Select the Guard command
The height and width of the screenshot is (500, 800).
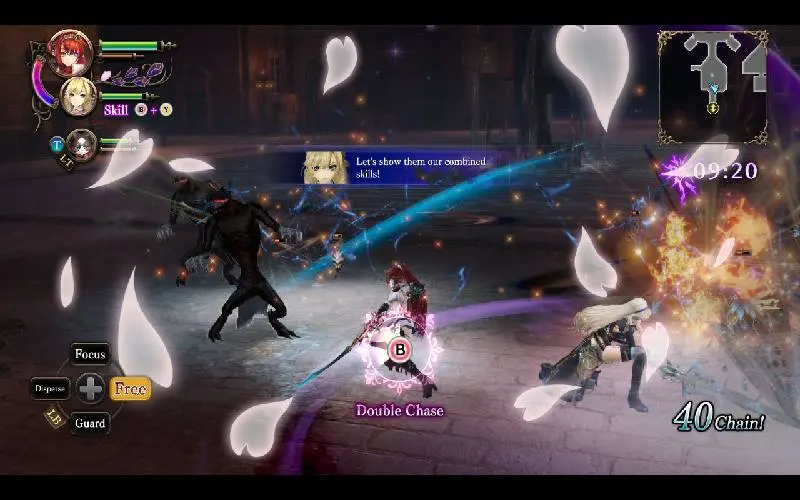point(90,423)
